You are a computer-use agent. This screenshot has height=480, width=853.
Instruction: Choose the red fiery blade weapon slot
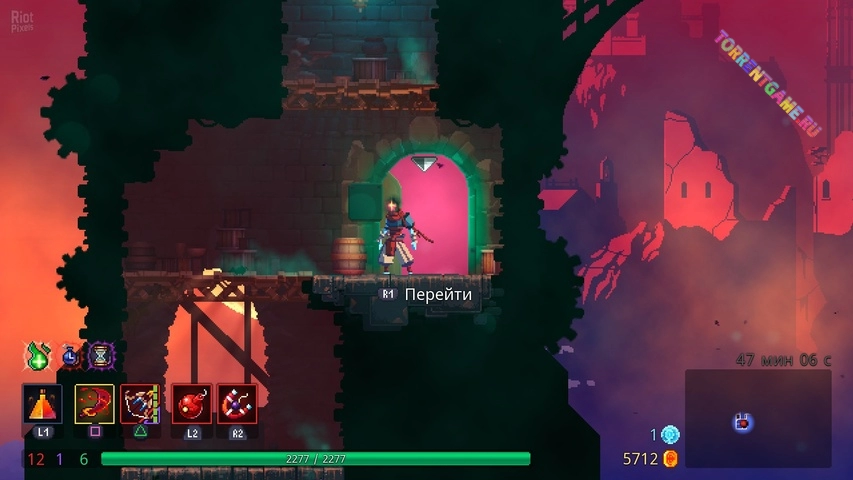(94, 404)
